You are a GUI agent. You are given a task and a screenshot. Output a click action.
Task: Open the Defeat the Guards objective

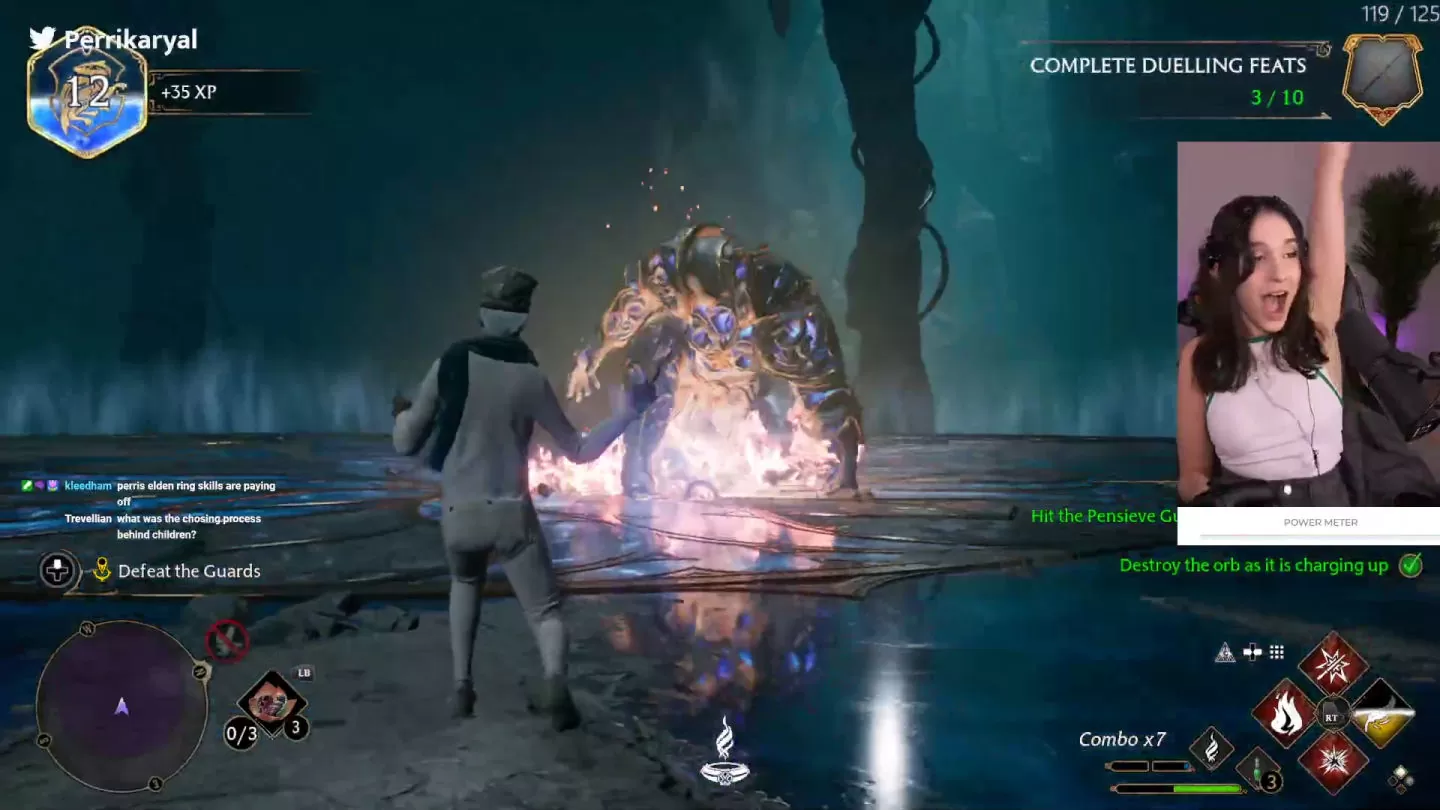click(x=189, y=571)
